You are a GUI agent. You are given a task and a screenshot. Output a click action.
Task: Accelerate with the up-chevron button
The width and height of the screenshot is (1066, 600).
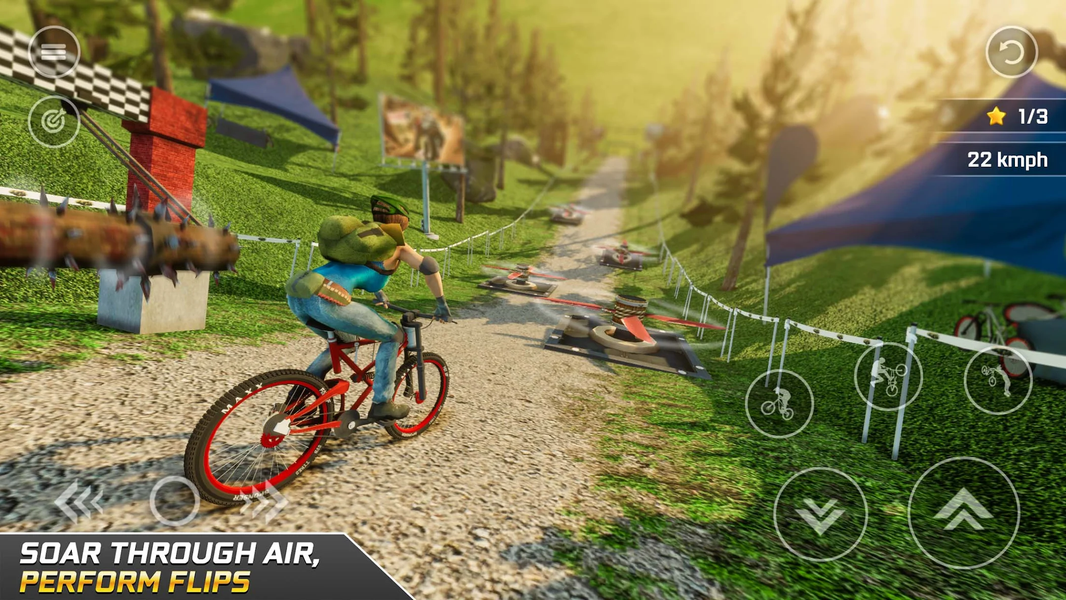tap(963, 512)
